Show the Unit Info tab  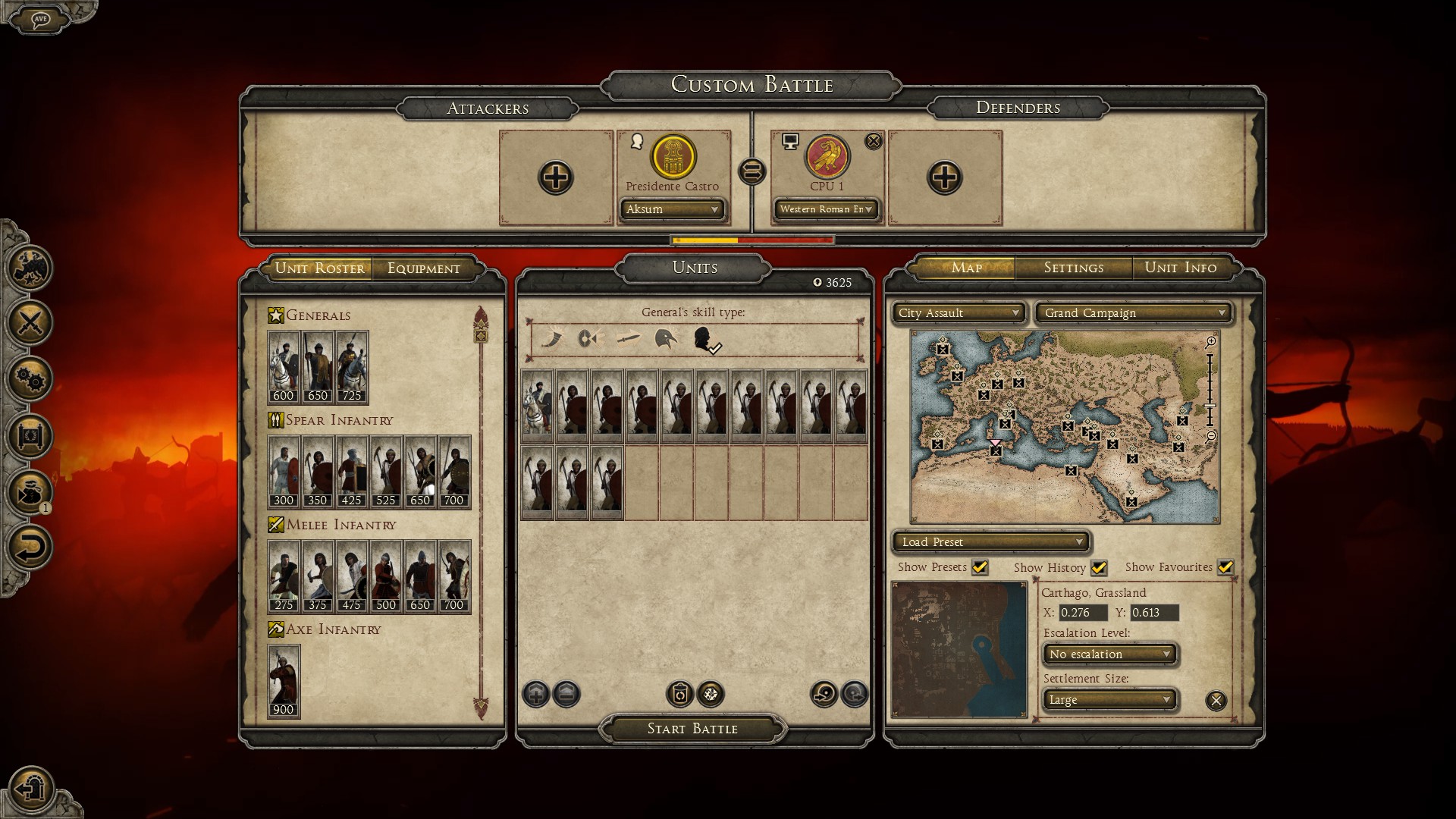click(x=1180, y=268)
